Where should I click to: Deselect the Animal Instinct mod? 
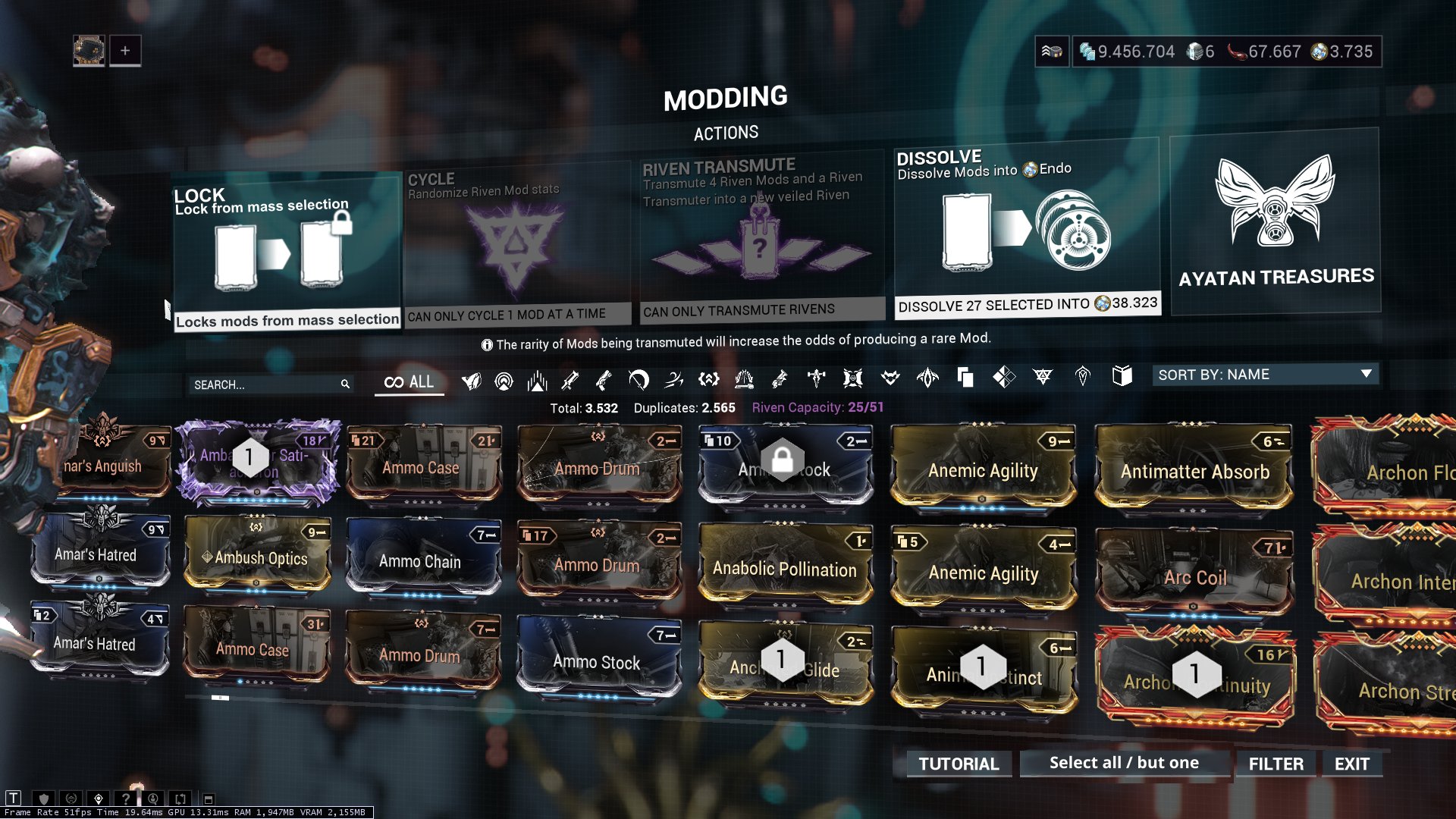[x=984, y=667]
